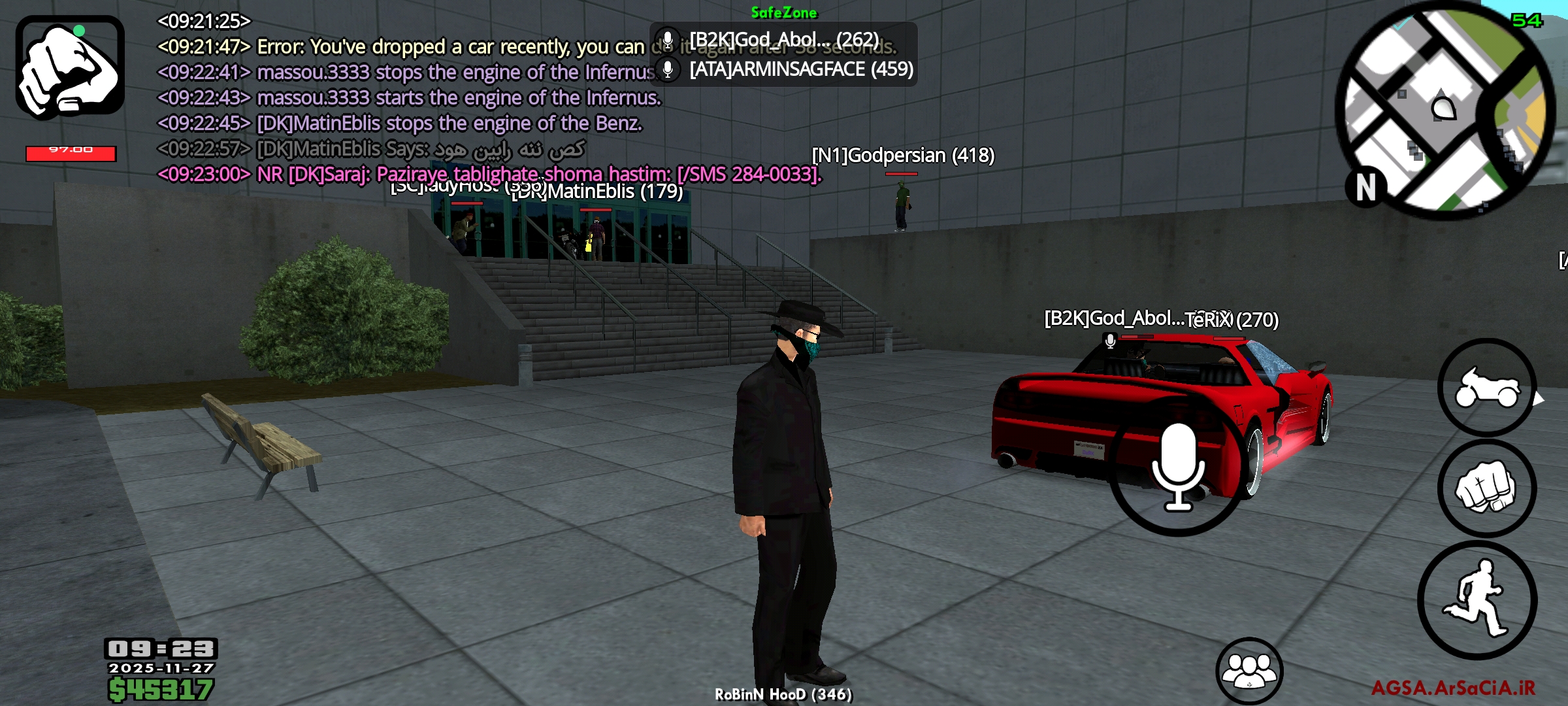The height and width of the screenshot is (706, 1568).
Task: Mute the mic next to [B2K]God_Abol (262)
Action: [668, 39]
